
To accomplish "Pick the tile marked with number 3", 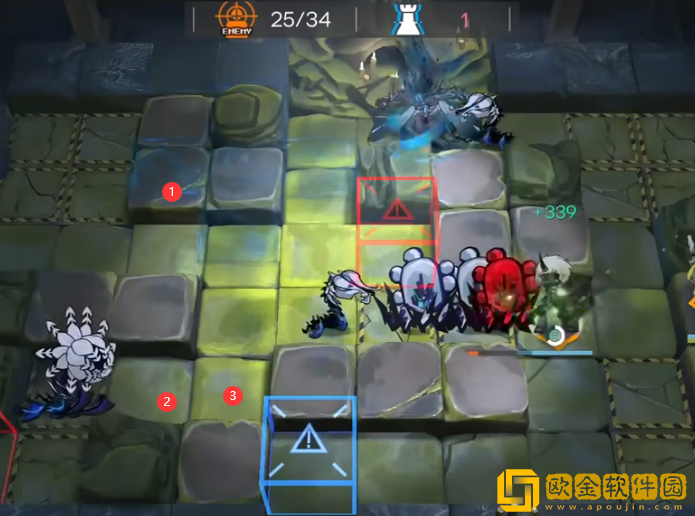I will (x=233, y=395).
